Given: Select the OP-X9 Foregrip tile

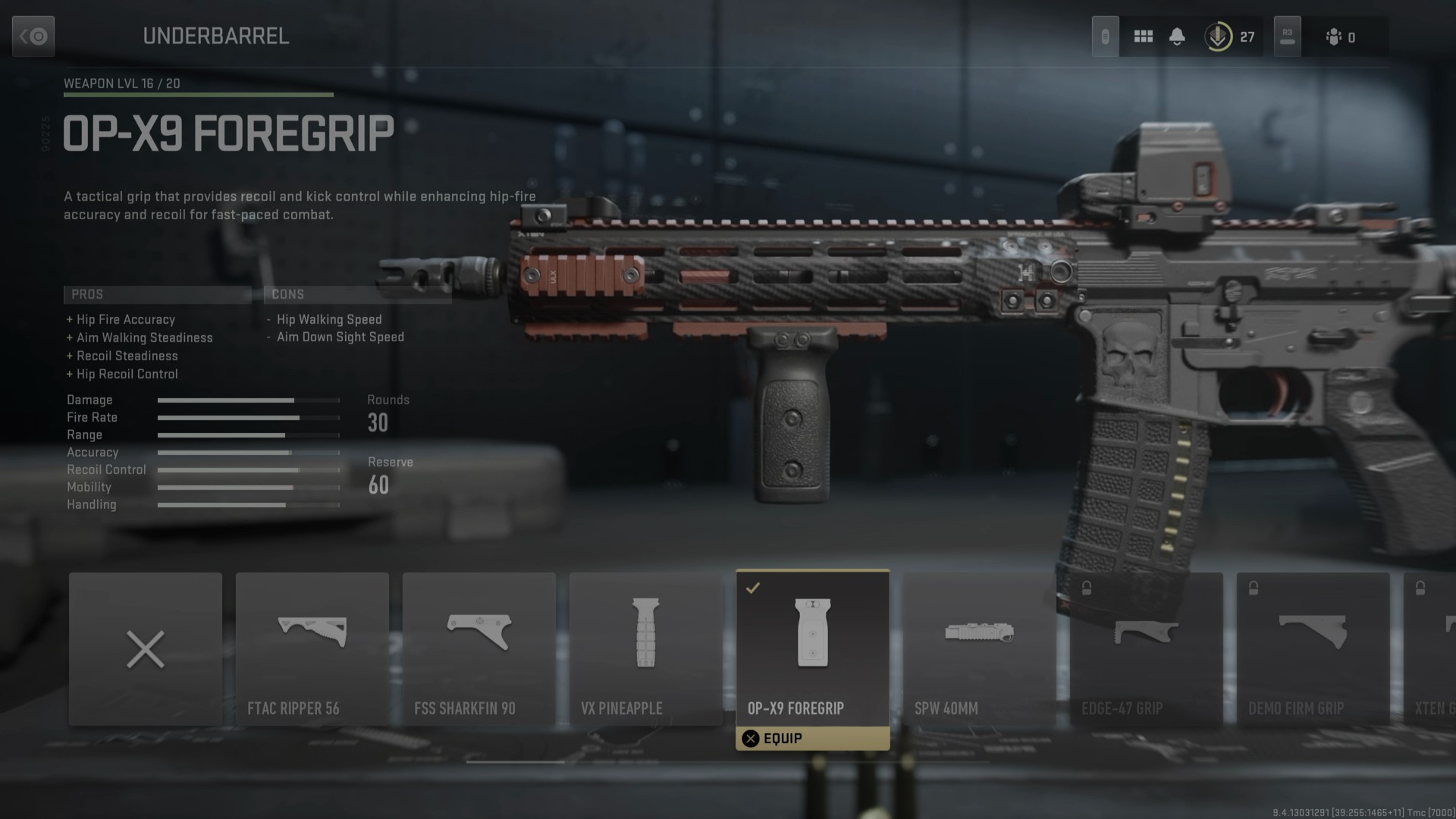Looking at the screenshot, I should (812, 645).
